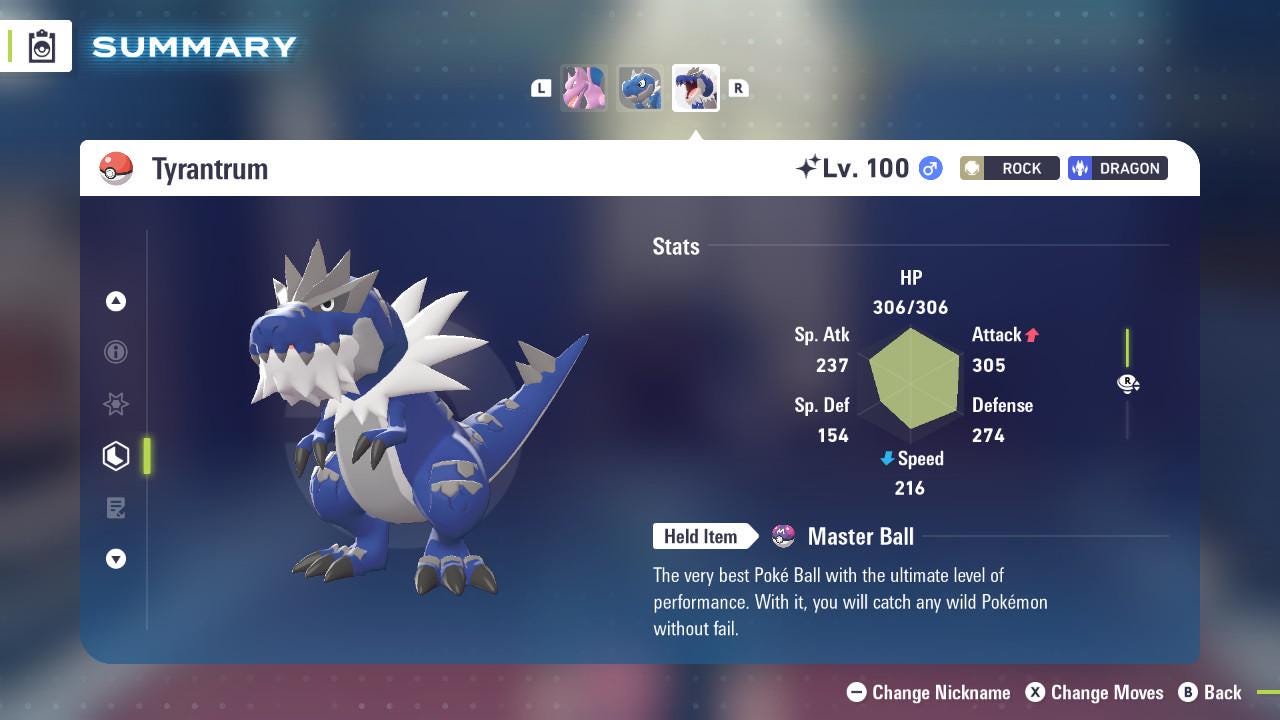
Task: Select the ROCK type badge
Action: (x=1009, y=168)
